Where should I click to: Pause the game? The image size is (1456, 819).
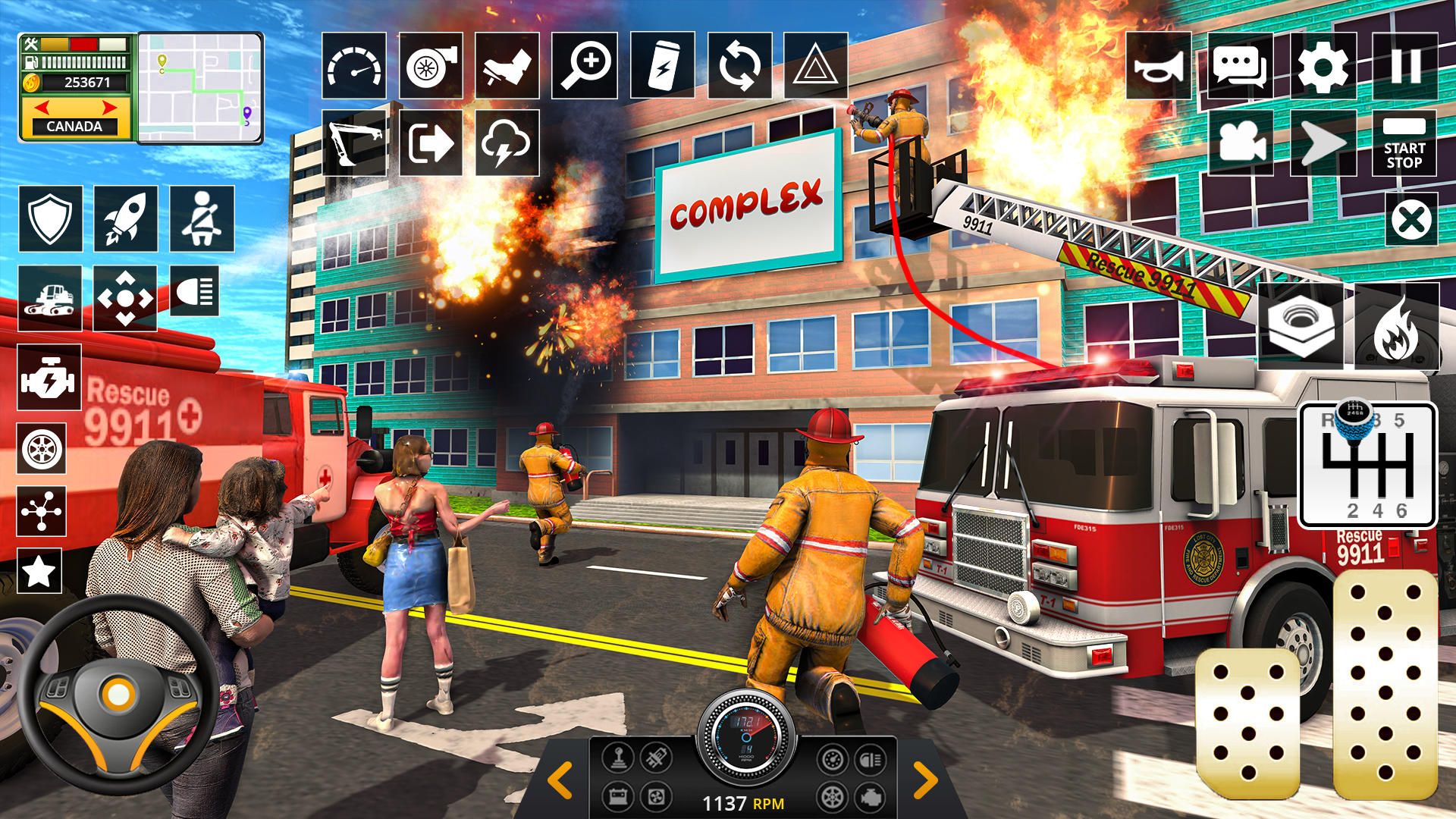(1404, 67)
